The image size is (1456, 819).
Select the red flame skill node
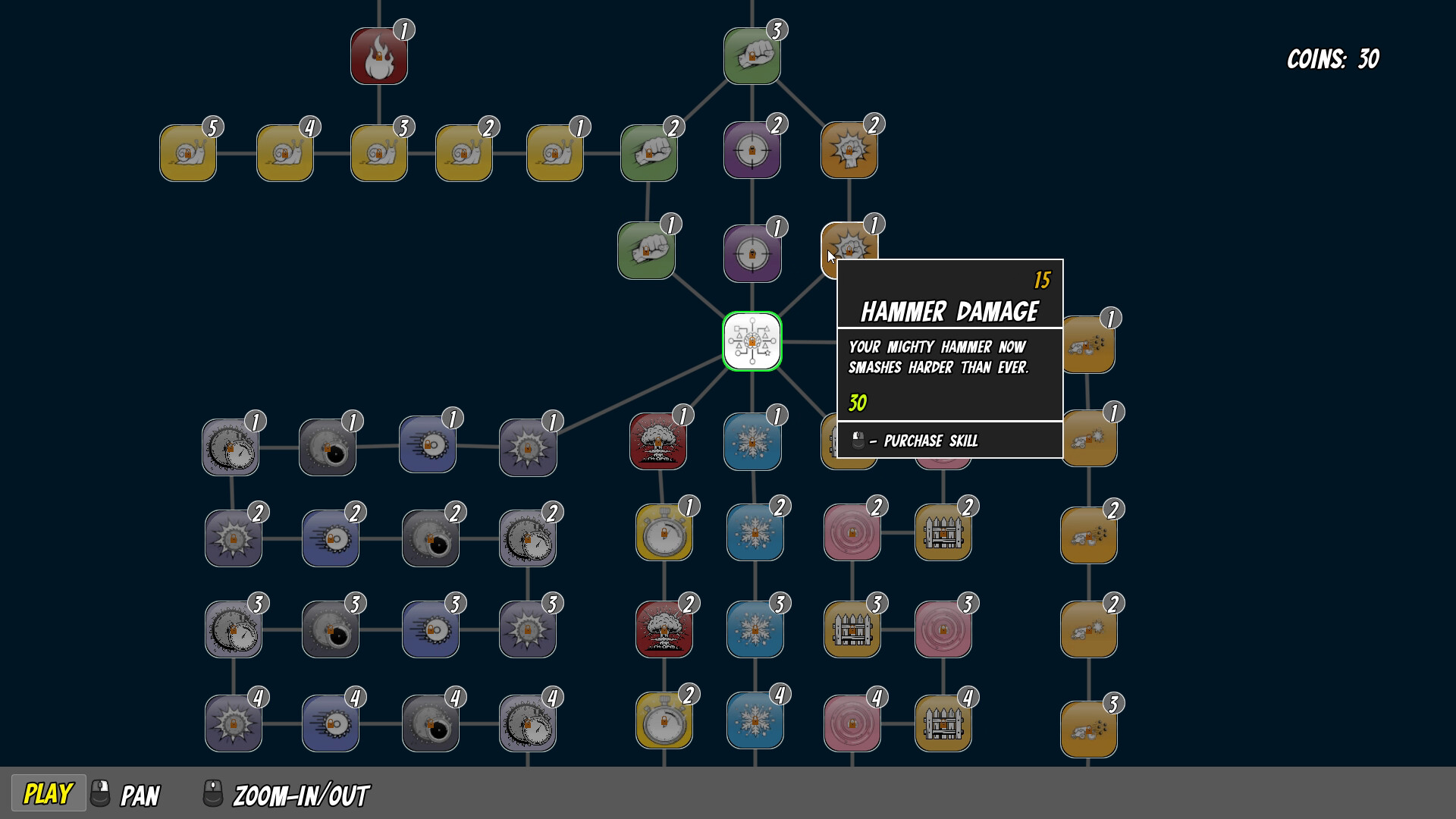[378, 55]
